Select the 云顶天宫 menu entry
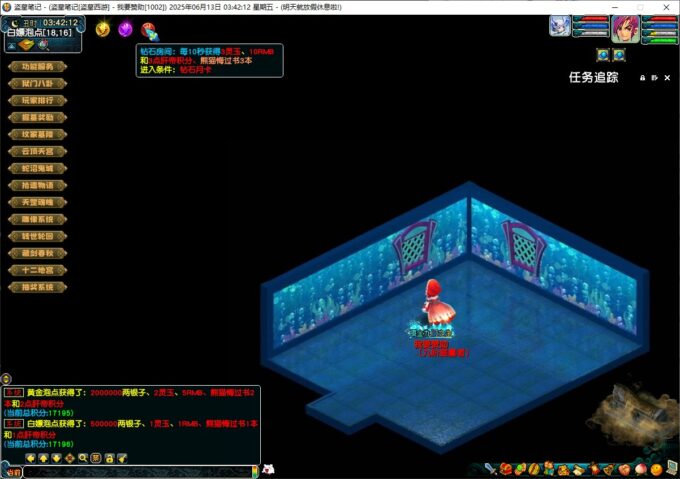680x479 pixels. tap(36, 151)
